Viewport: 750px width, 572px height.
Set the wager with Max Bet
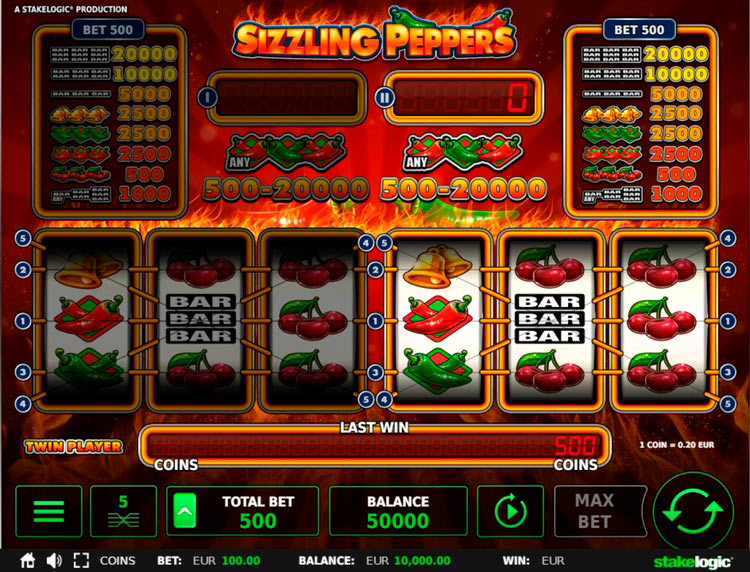tap(594, 512)
